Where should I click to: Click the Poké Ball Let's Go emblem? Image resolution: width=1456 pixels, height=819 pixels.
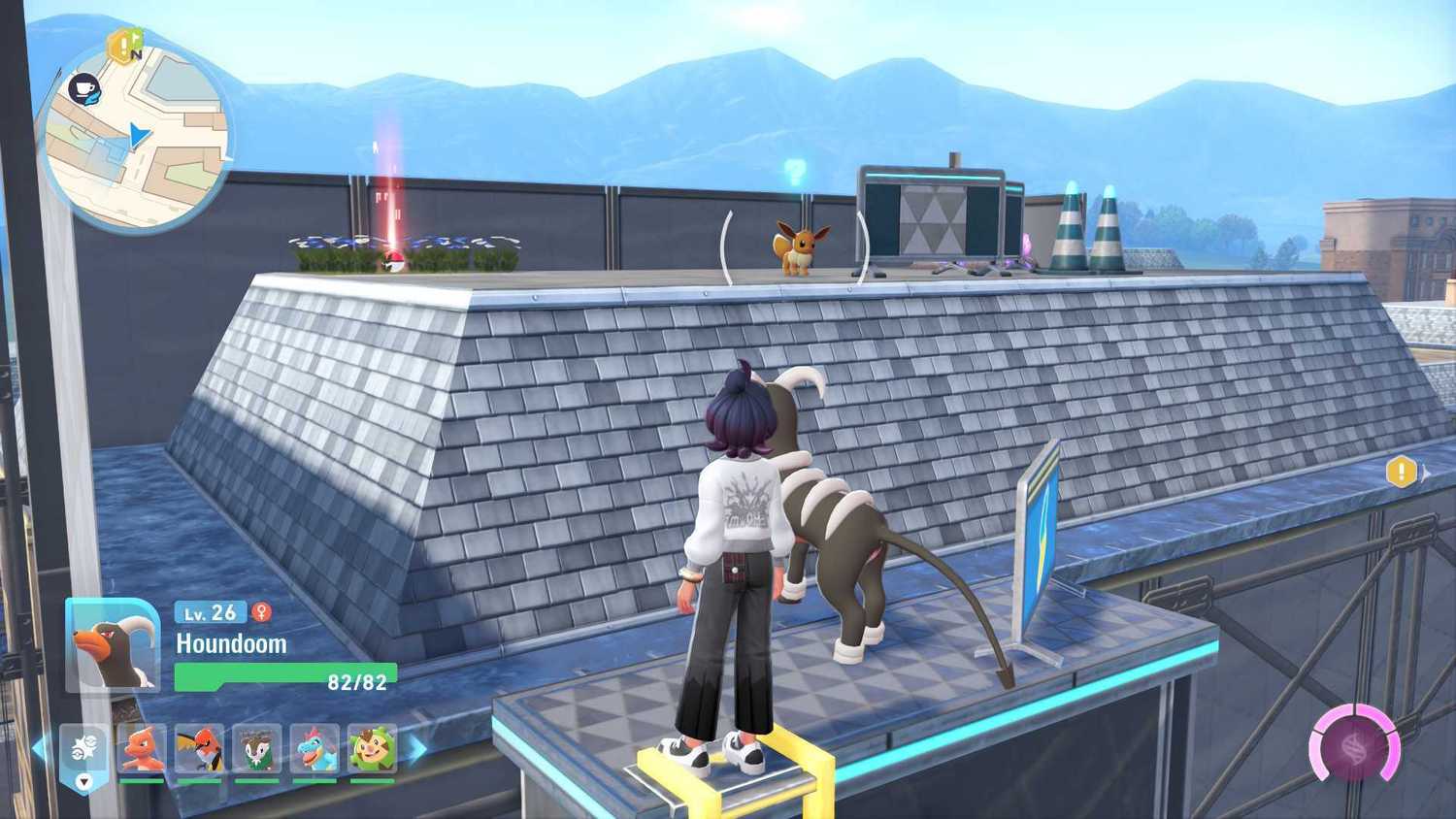click(x=83, y=745)
